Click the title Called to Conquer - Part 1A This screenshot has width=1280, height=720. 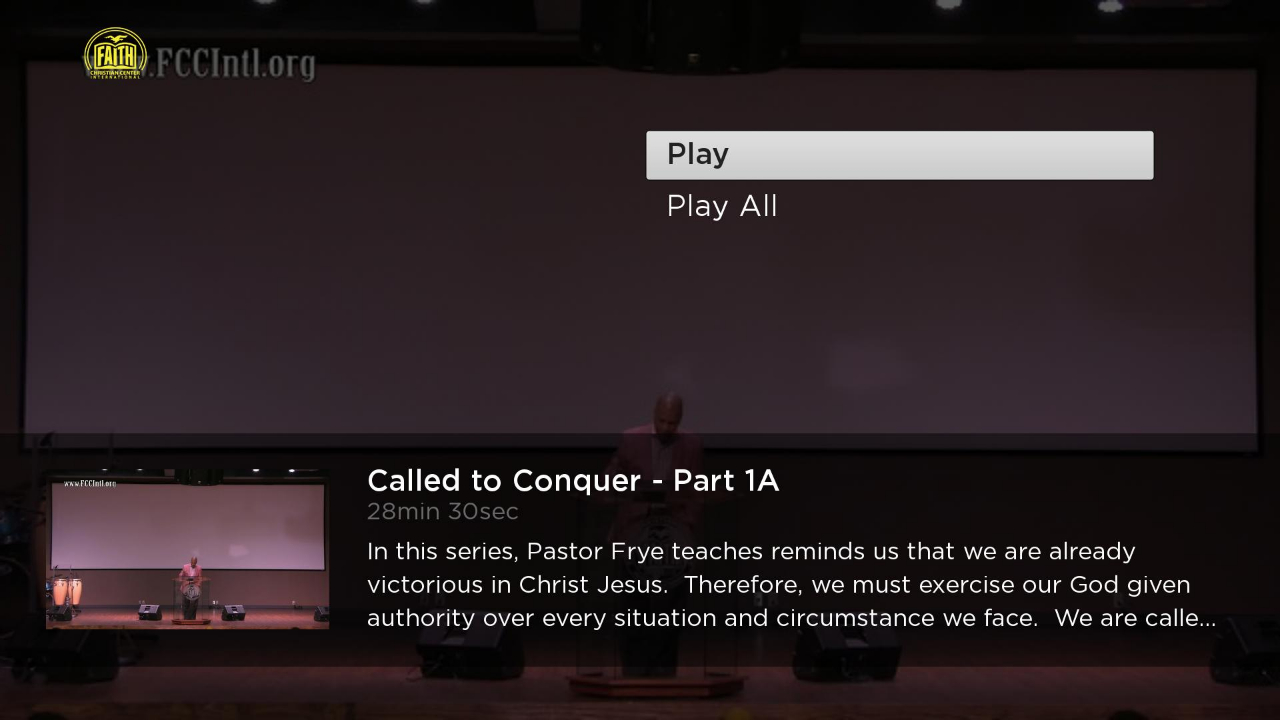pyautogui.click(x=573, y=481)
